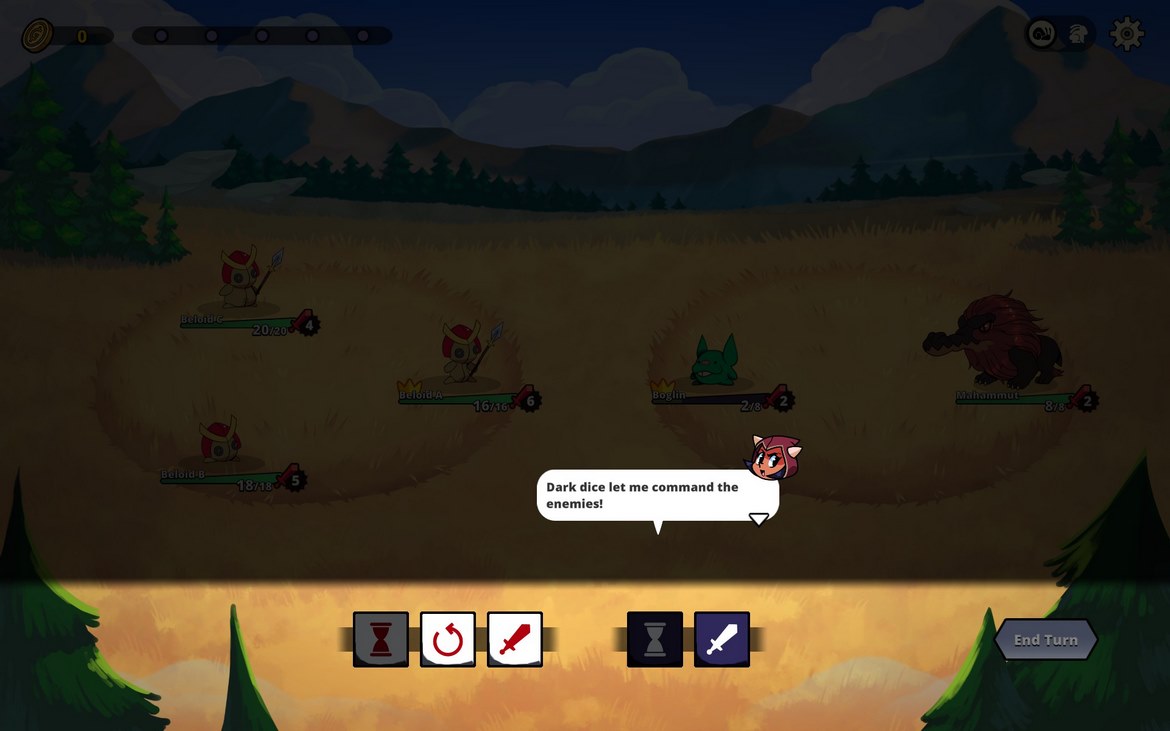
Task: Select the red sword attack die
Action: coord(515,640)
